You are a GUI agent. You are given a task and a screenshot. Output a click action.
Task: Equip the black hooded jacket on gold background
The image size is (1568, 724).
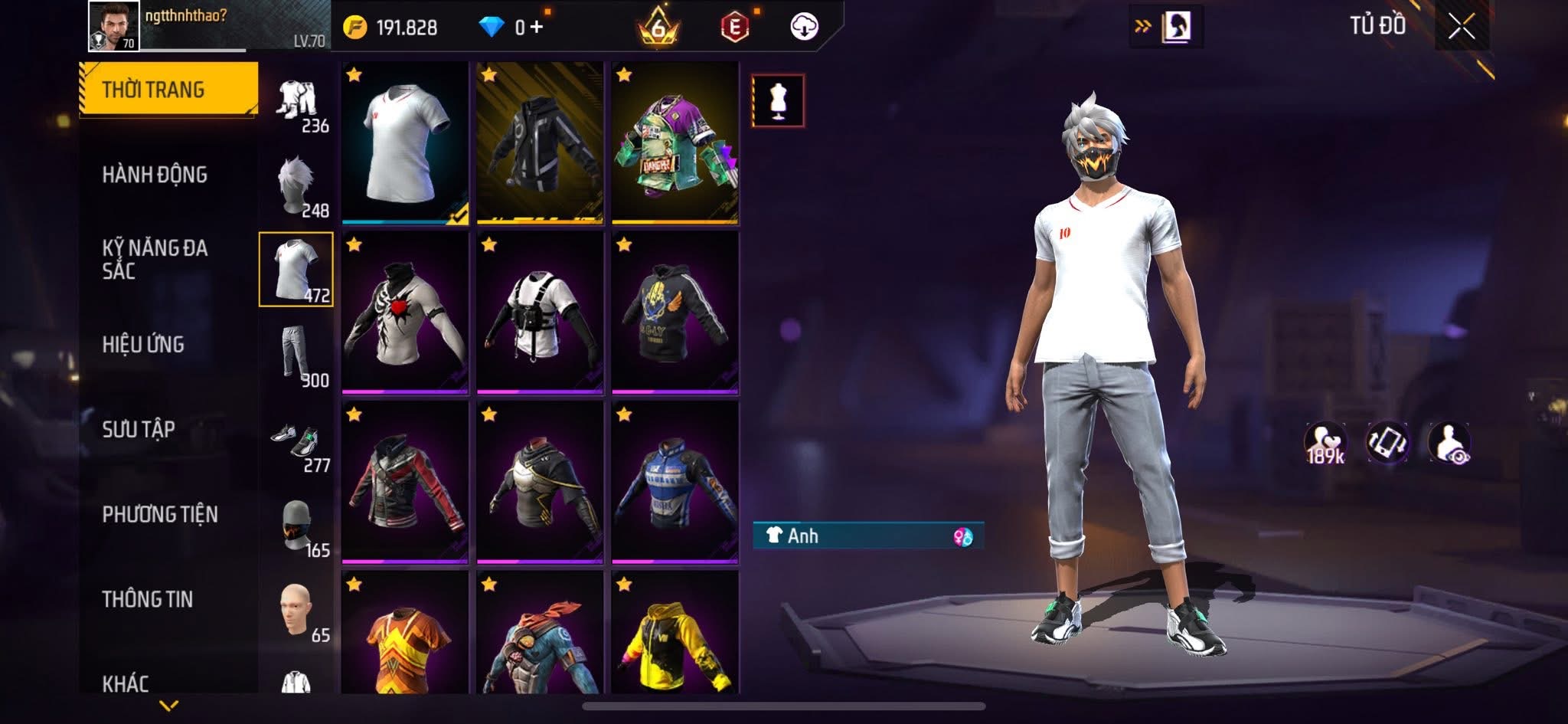click(540, 143)
